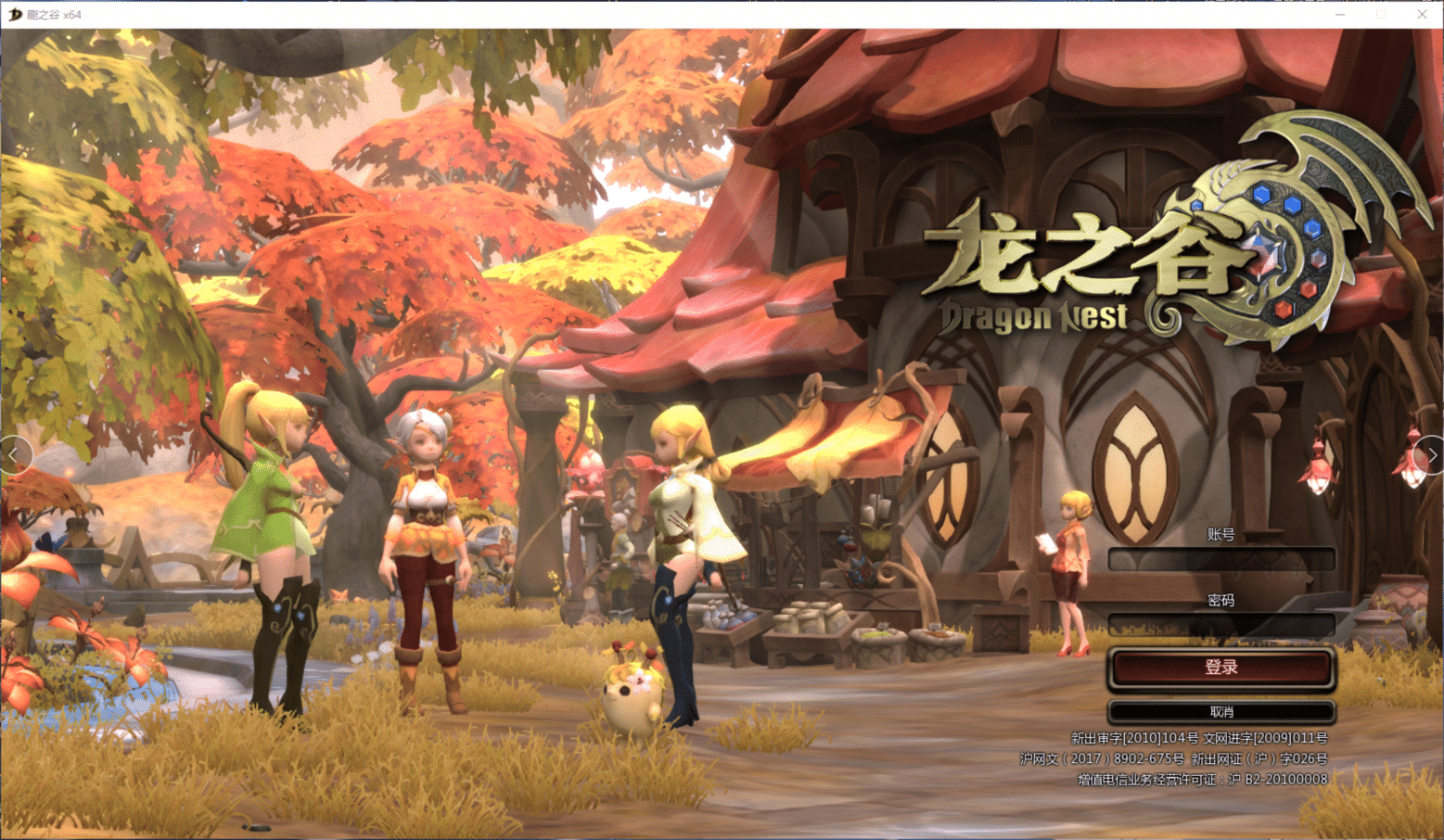
Task: Close the game window
Action: [1422, 14]
